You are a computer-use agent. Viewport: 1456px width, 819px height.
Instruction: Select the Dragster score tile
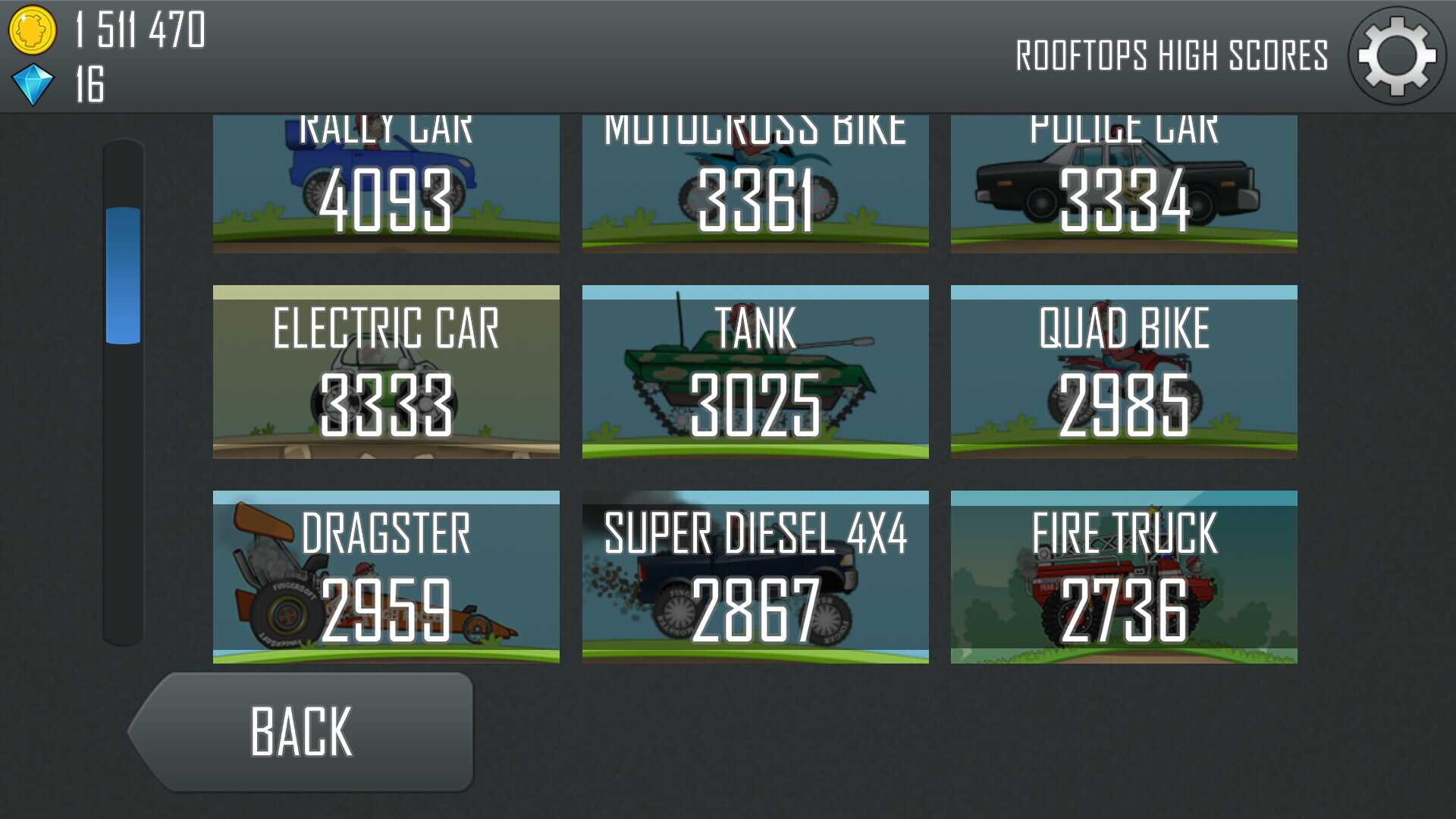click(386, 577)
